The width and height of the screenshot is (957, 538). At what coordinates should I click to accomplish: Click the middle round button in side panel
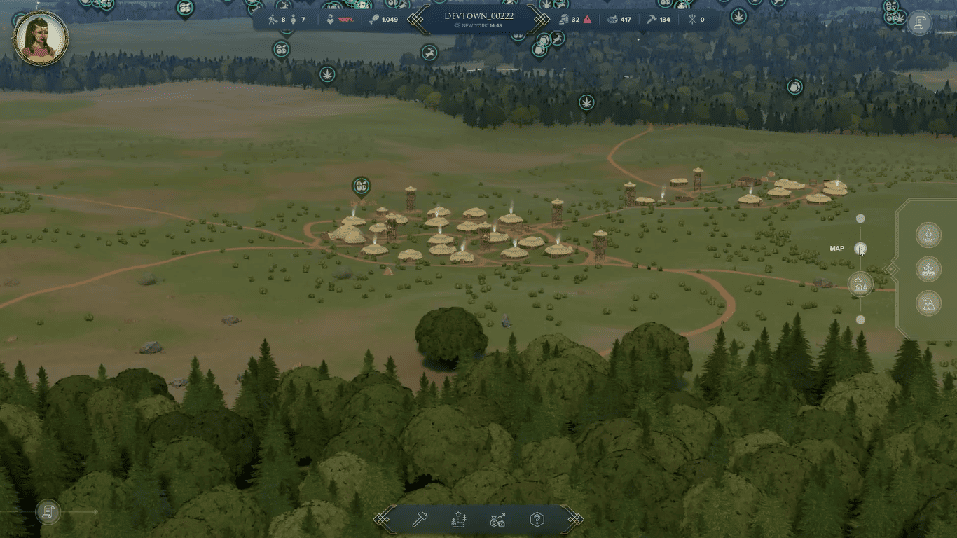pos(928,269)
